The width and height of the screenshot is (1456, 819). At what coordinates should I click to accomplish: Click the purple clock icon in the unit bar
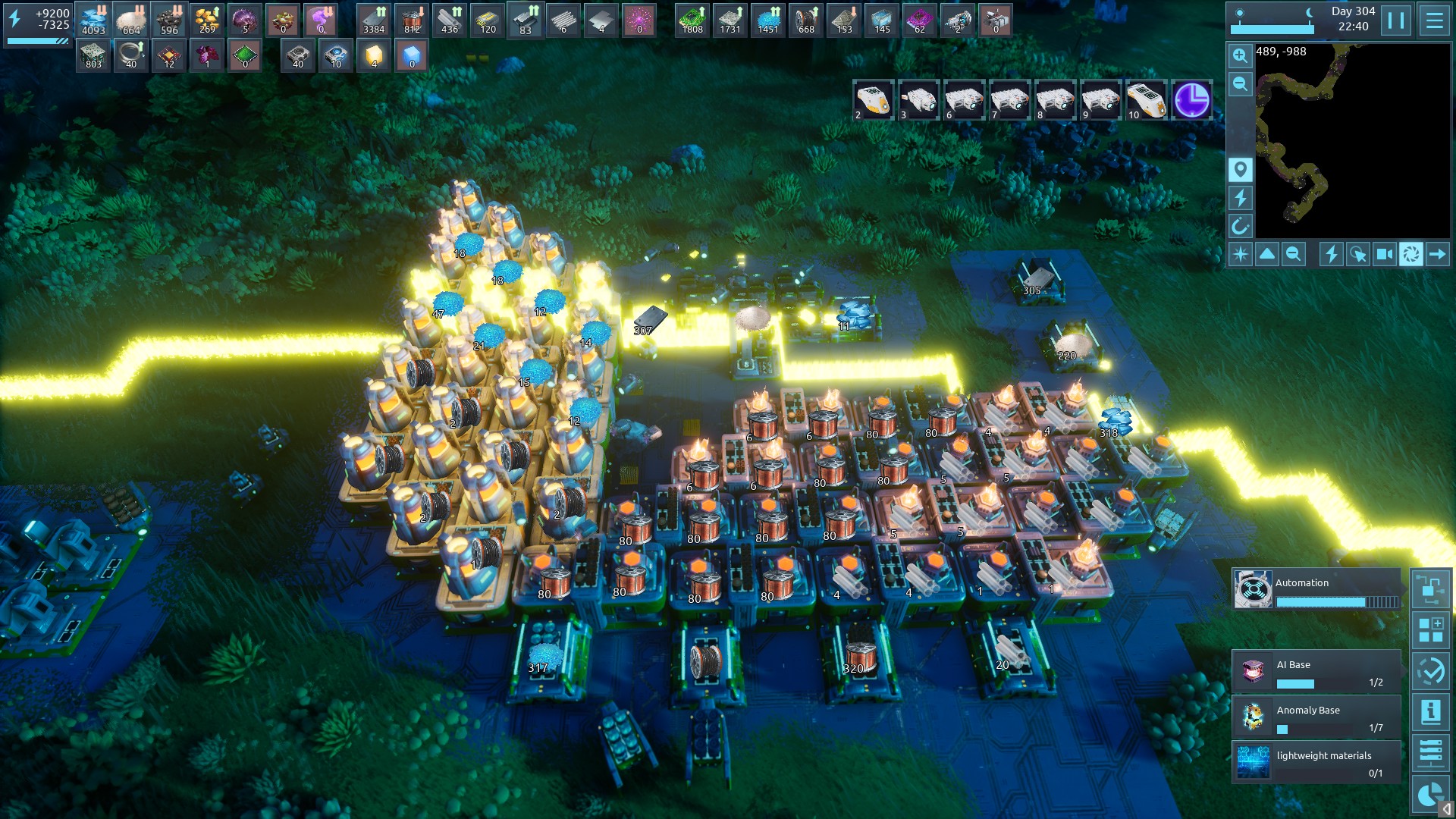point(1191,100)
